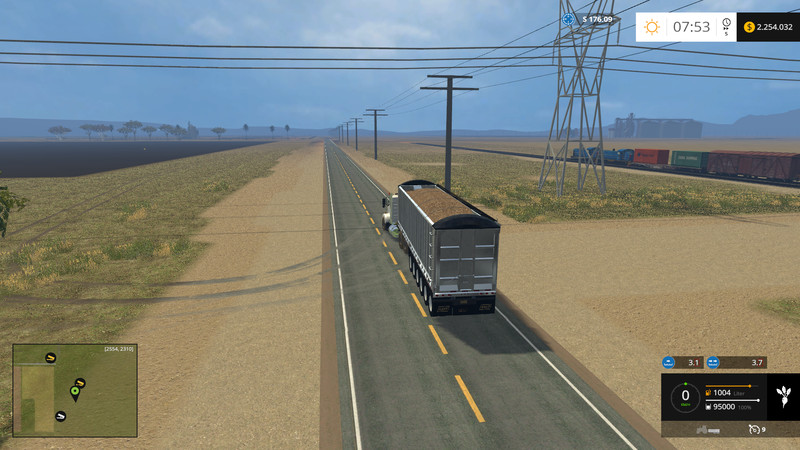Screen dimensions: 800x450
Task: Click the sun weather icon
Action: [652, 27]
